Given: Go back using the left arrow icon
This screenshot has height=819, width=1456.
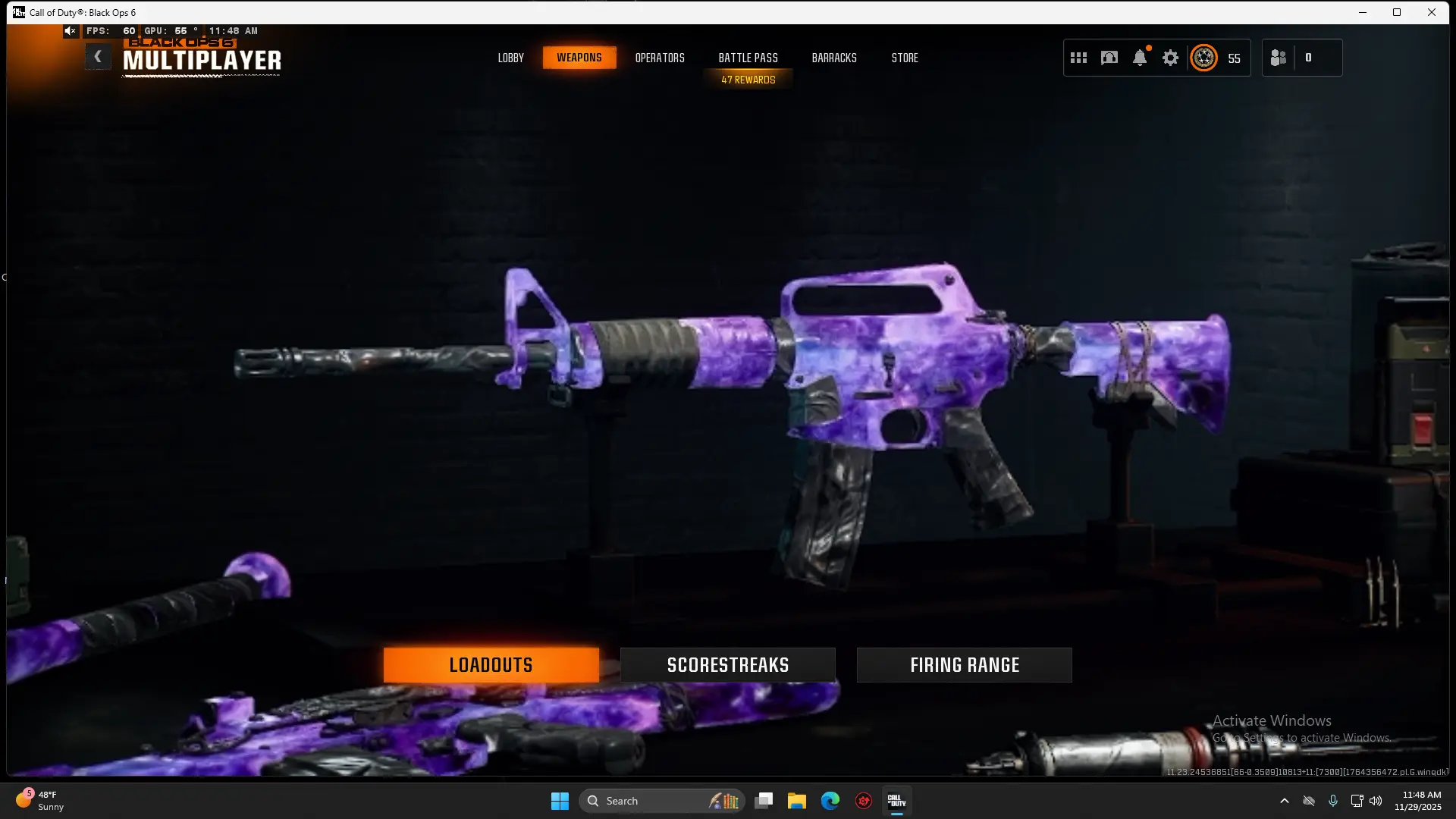Looking at the screenshot, I should (x=98, y=55).
